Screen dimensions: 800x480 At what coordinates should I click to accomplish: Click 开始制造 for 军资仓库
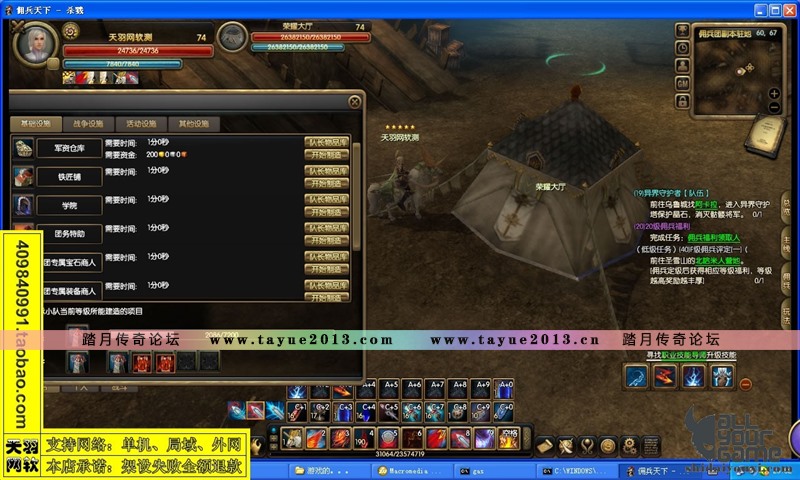[327, 155]
